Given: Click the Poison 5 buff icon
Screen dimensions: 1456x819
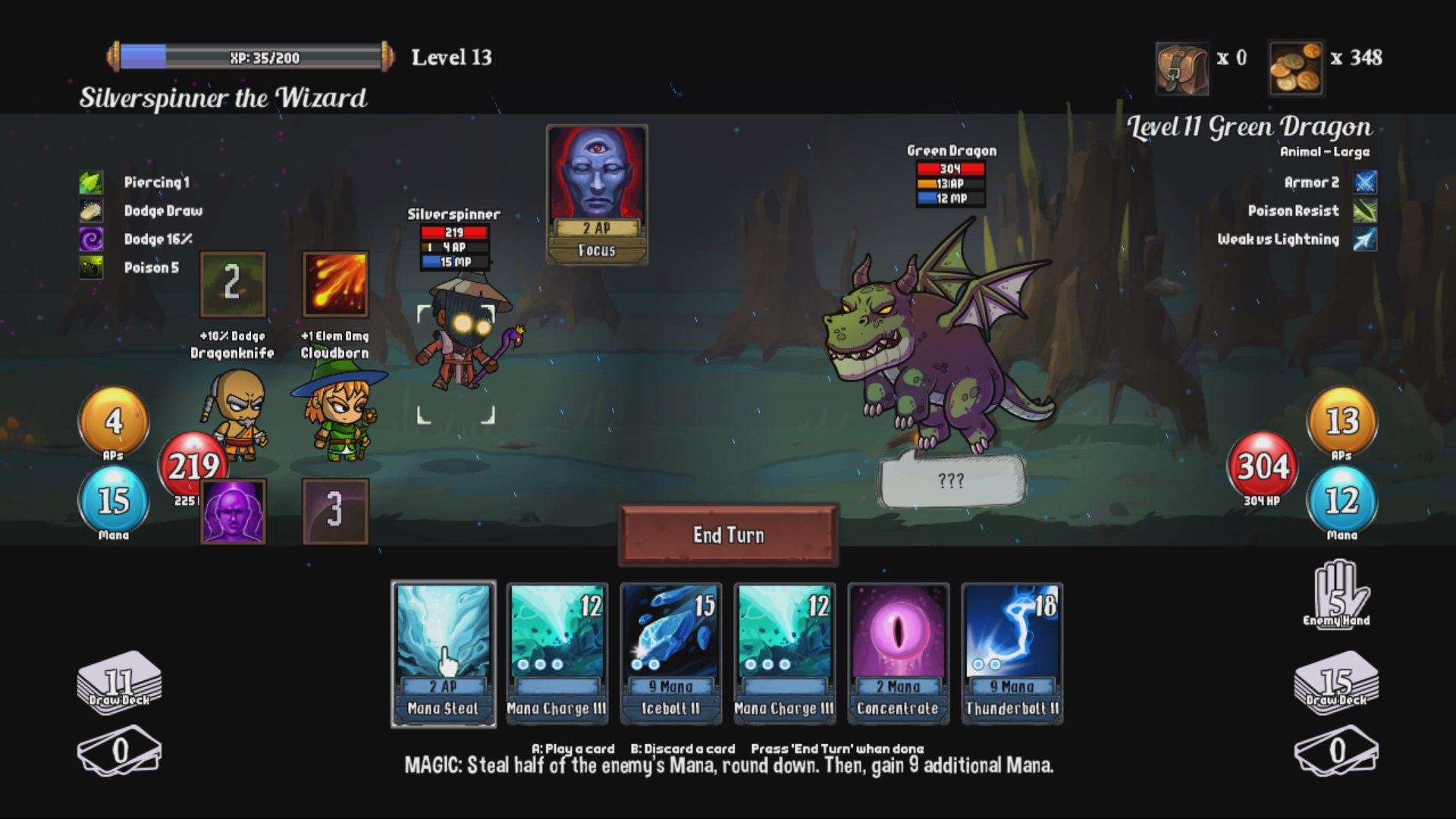Looking at the screenshot, I should click(91, 268).
